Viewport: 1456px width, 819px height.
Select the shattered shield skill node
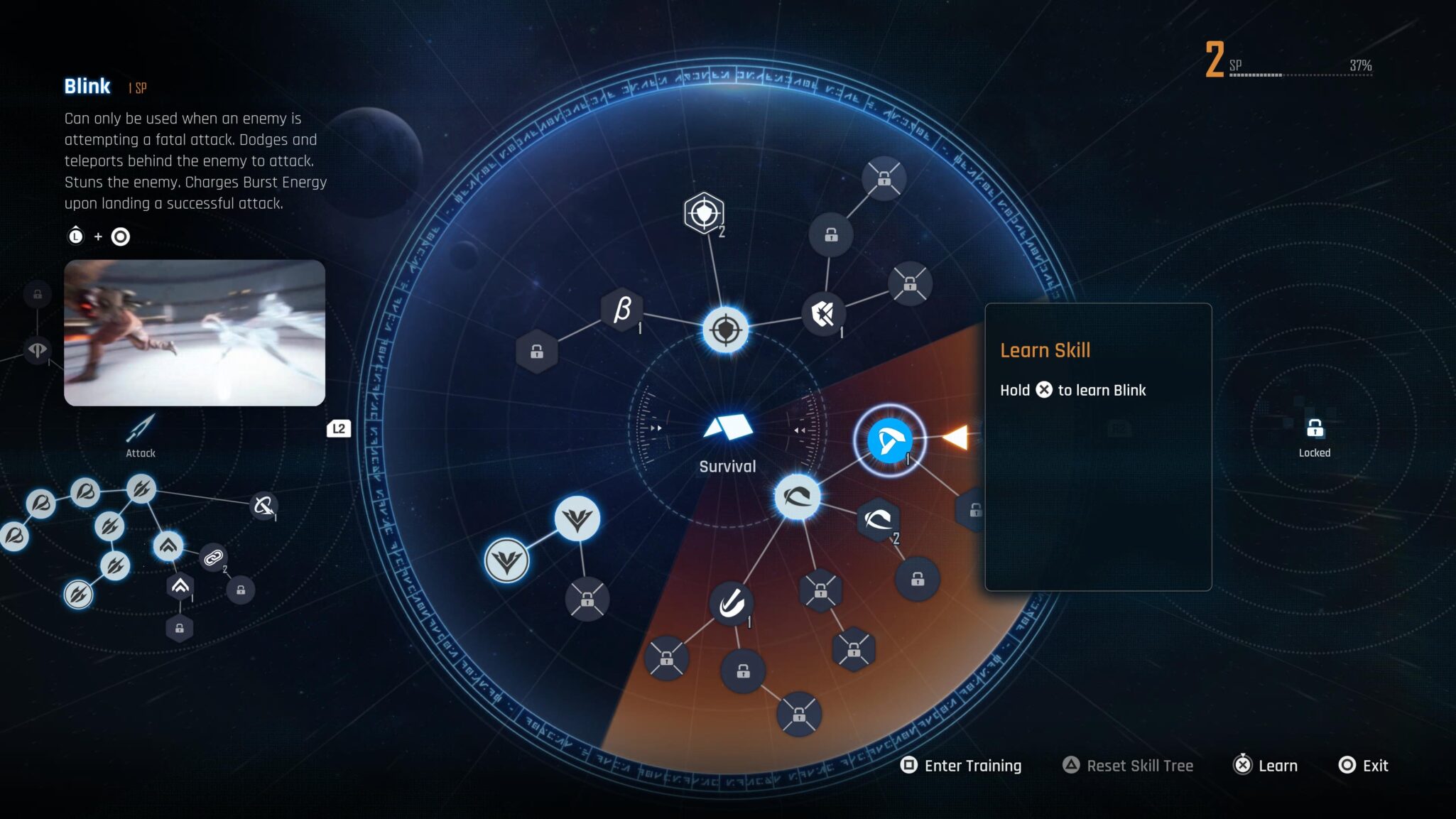pyautogui.click(x=823, y=314)
